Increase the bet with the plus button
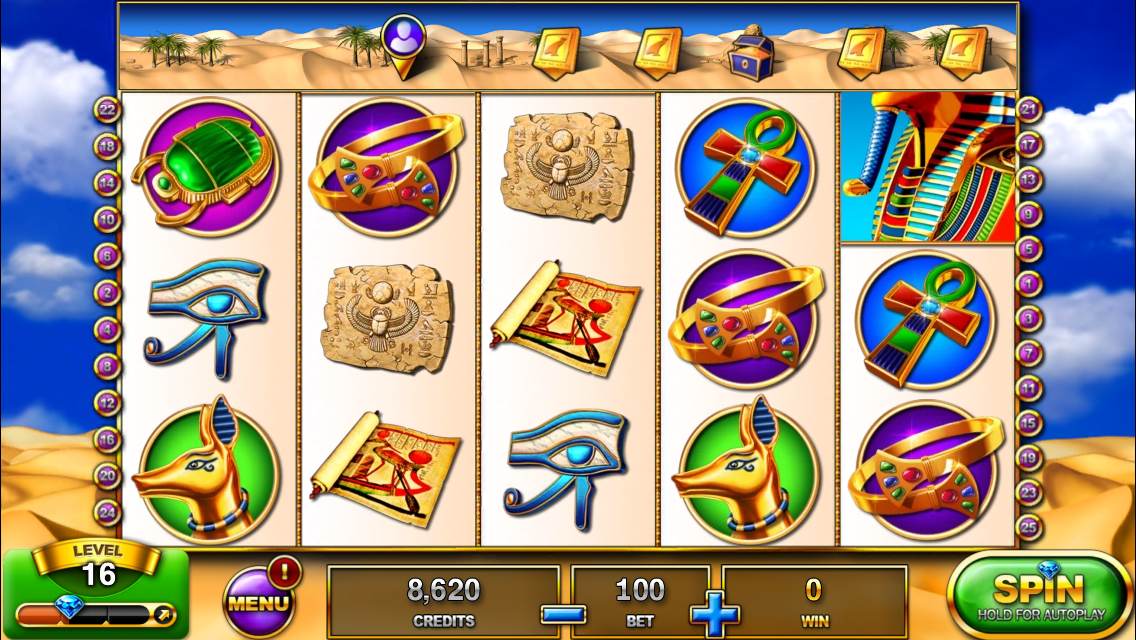The image size is (1136, 640). point(714,612)
